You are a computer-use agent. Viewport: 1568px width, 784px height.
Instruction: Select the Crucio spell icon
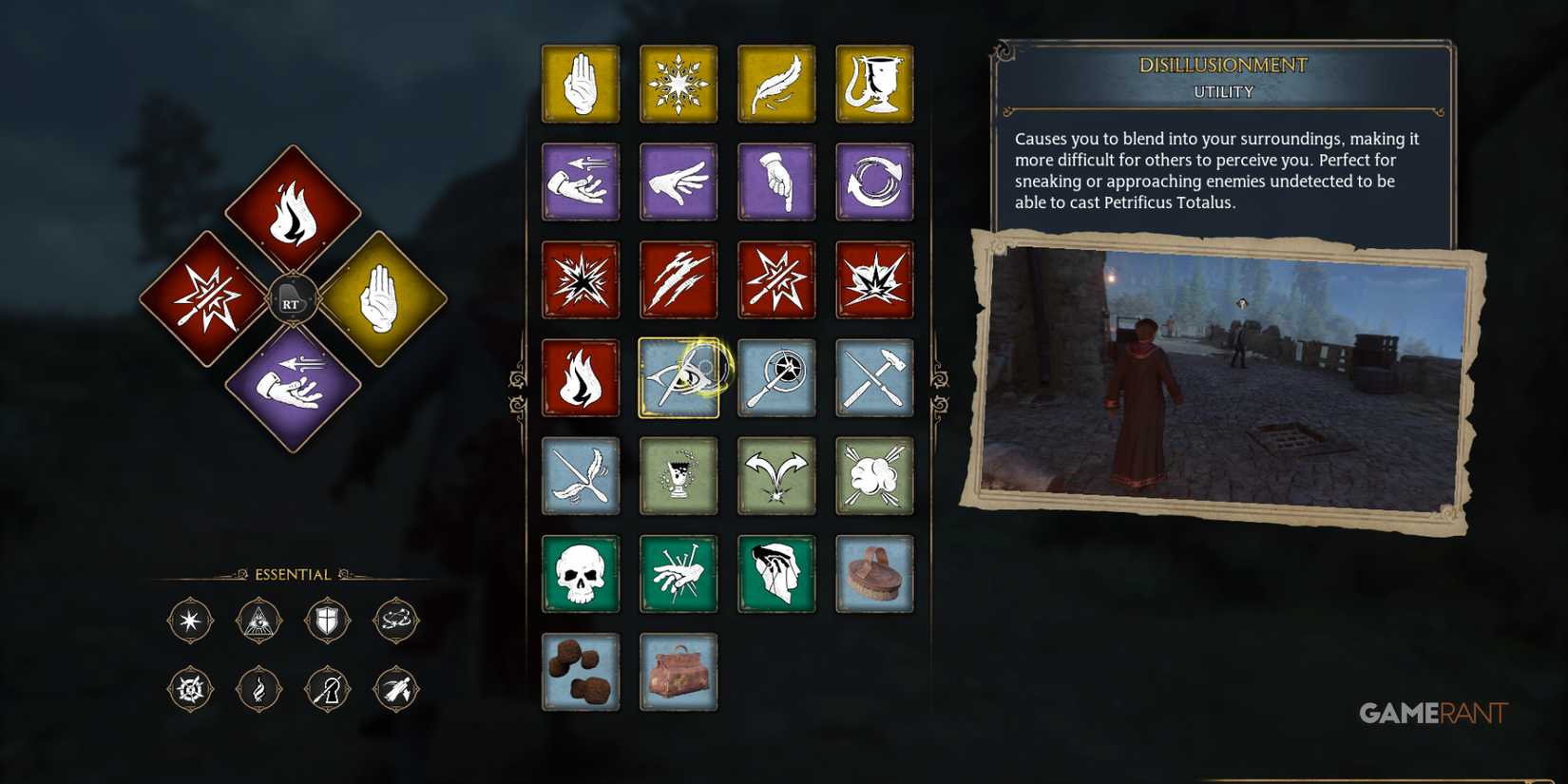(679, 574)
